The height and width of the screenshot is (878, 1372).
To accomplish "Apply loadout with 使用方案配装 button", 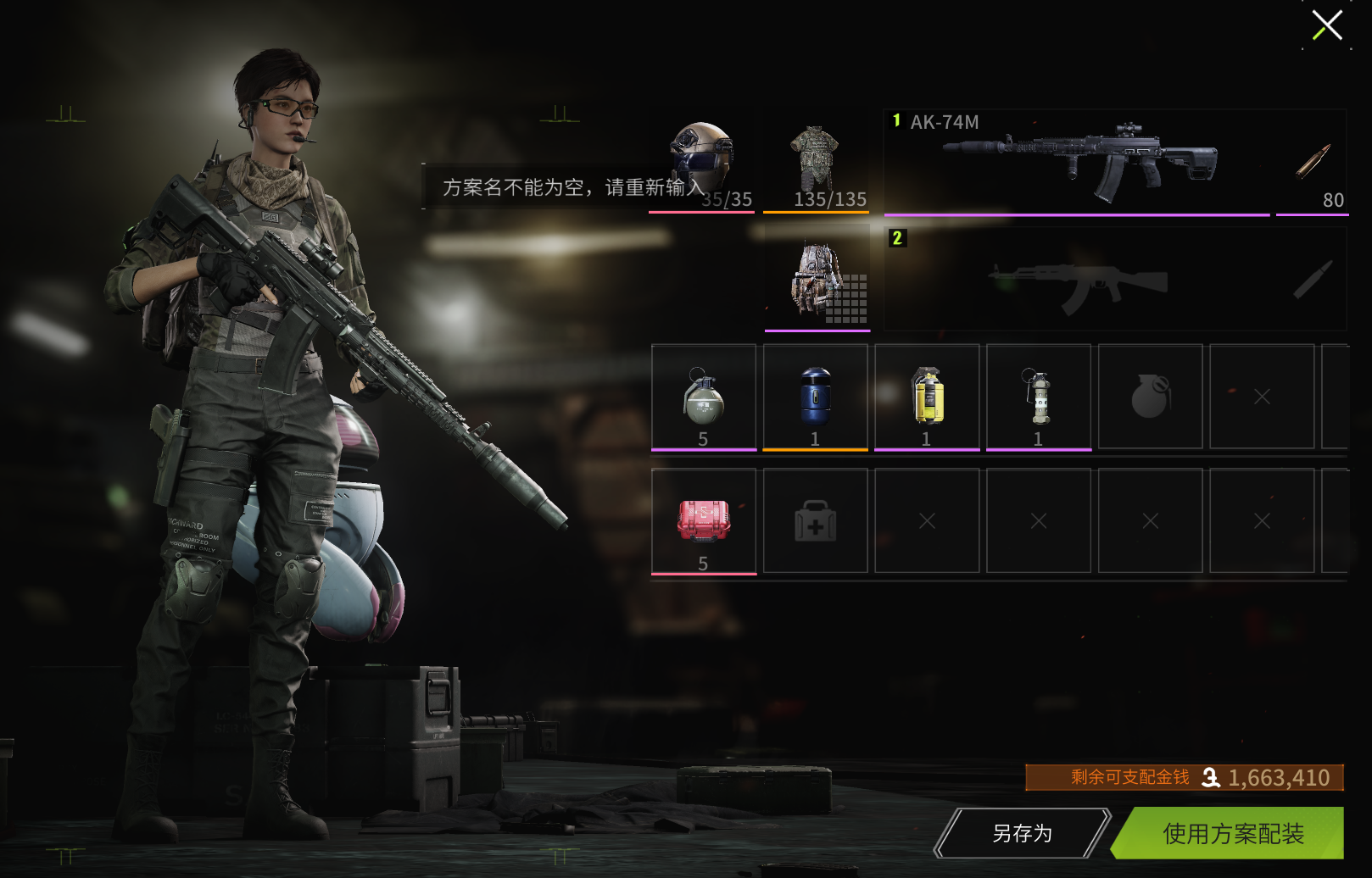I will tap(1232, 833).
